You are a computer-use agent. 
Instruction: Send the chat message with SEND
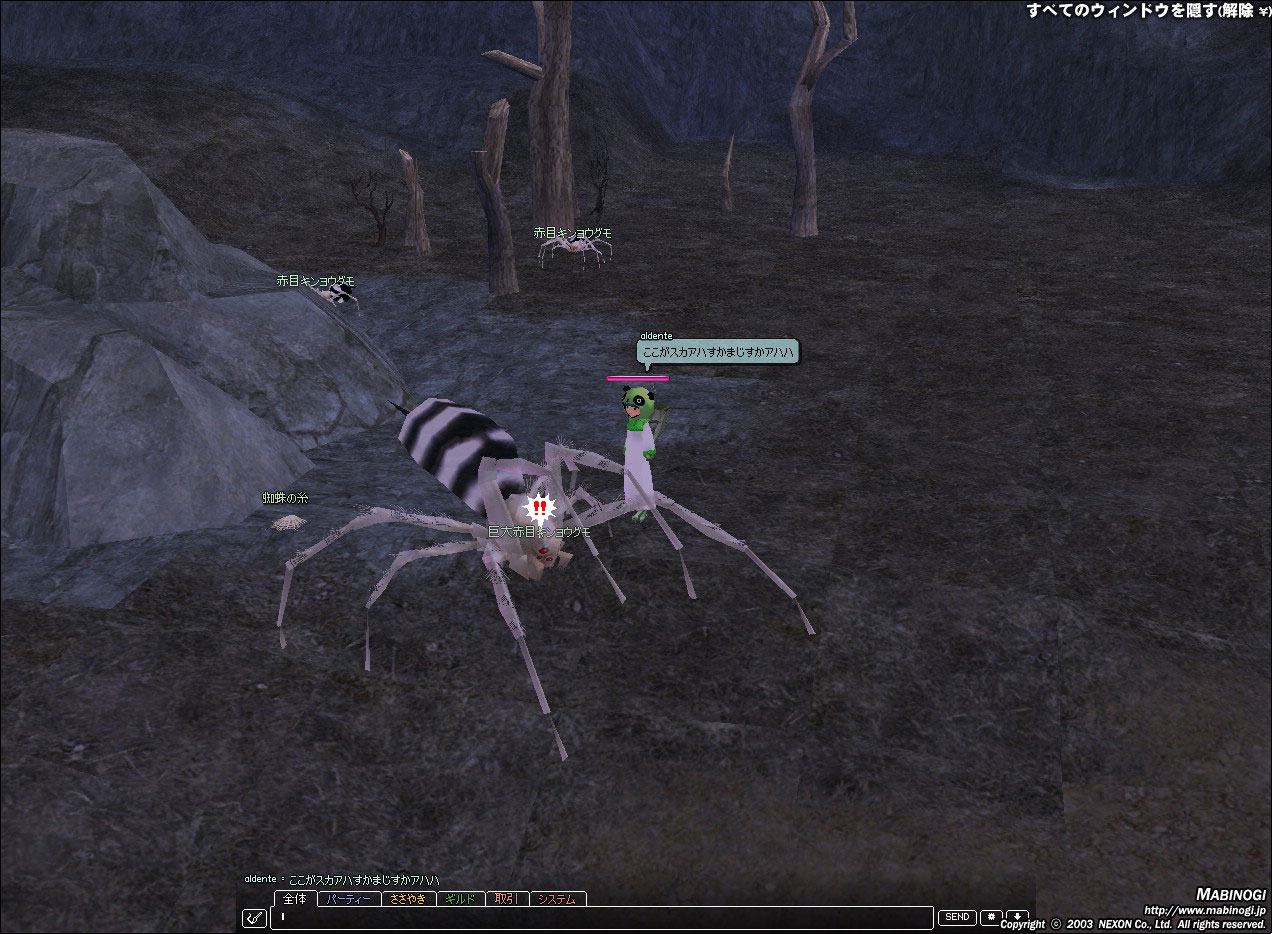pyautogui.click(x=957, y=917)
